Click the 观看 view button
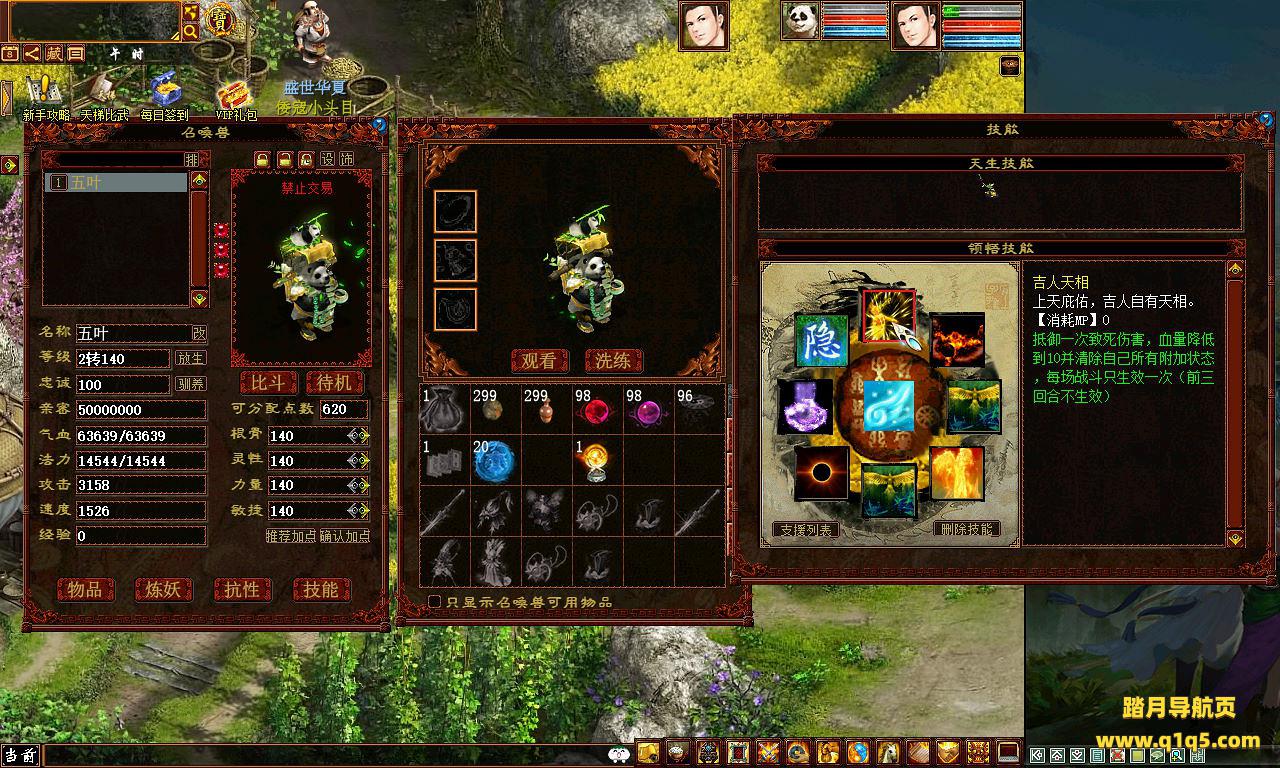The width and height of the screenshot is (1280, 768). (539, 361)
